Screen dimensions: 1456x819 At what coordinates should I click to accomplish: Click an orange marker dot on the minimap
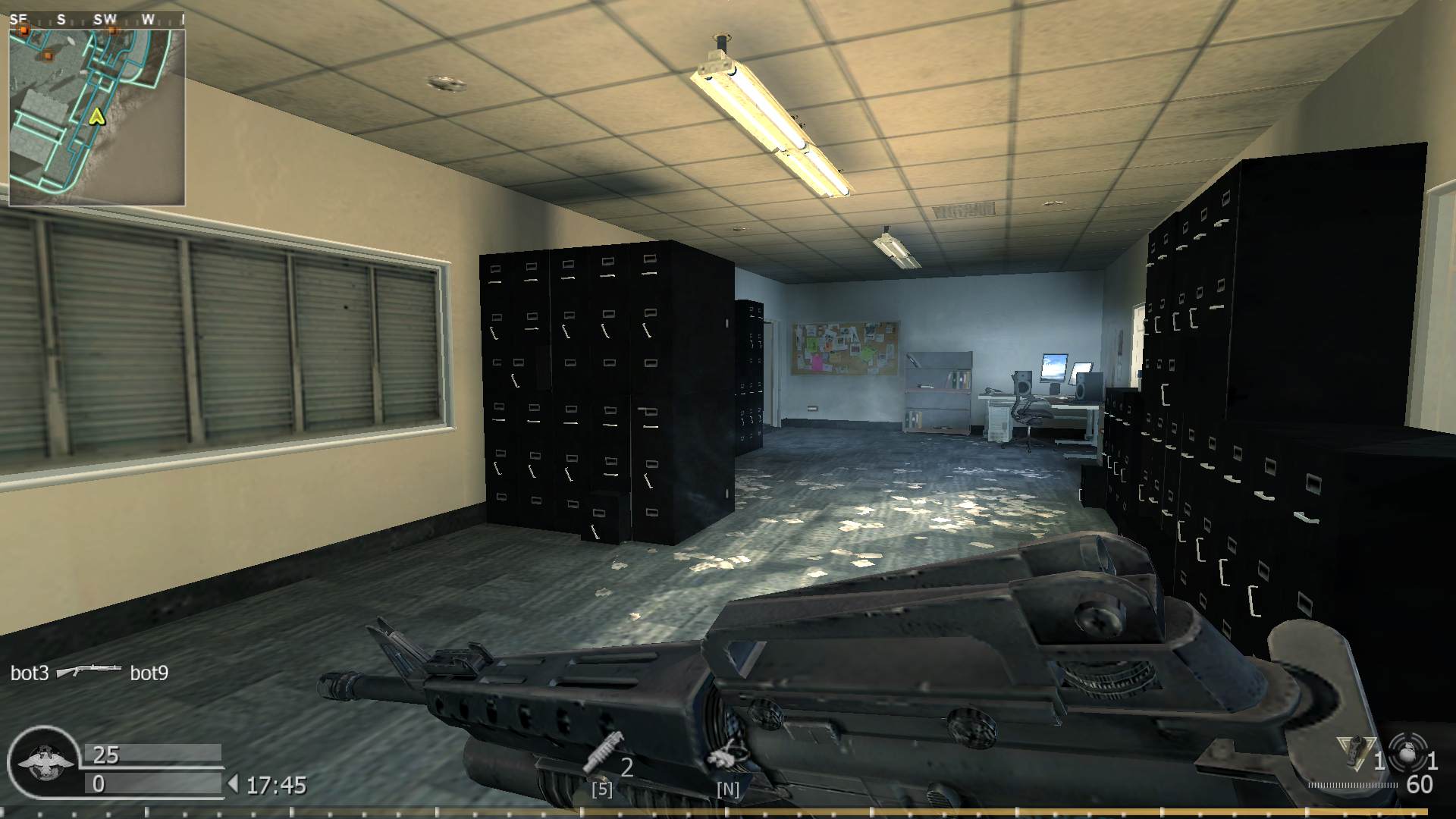(49, 56)
